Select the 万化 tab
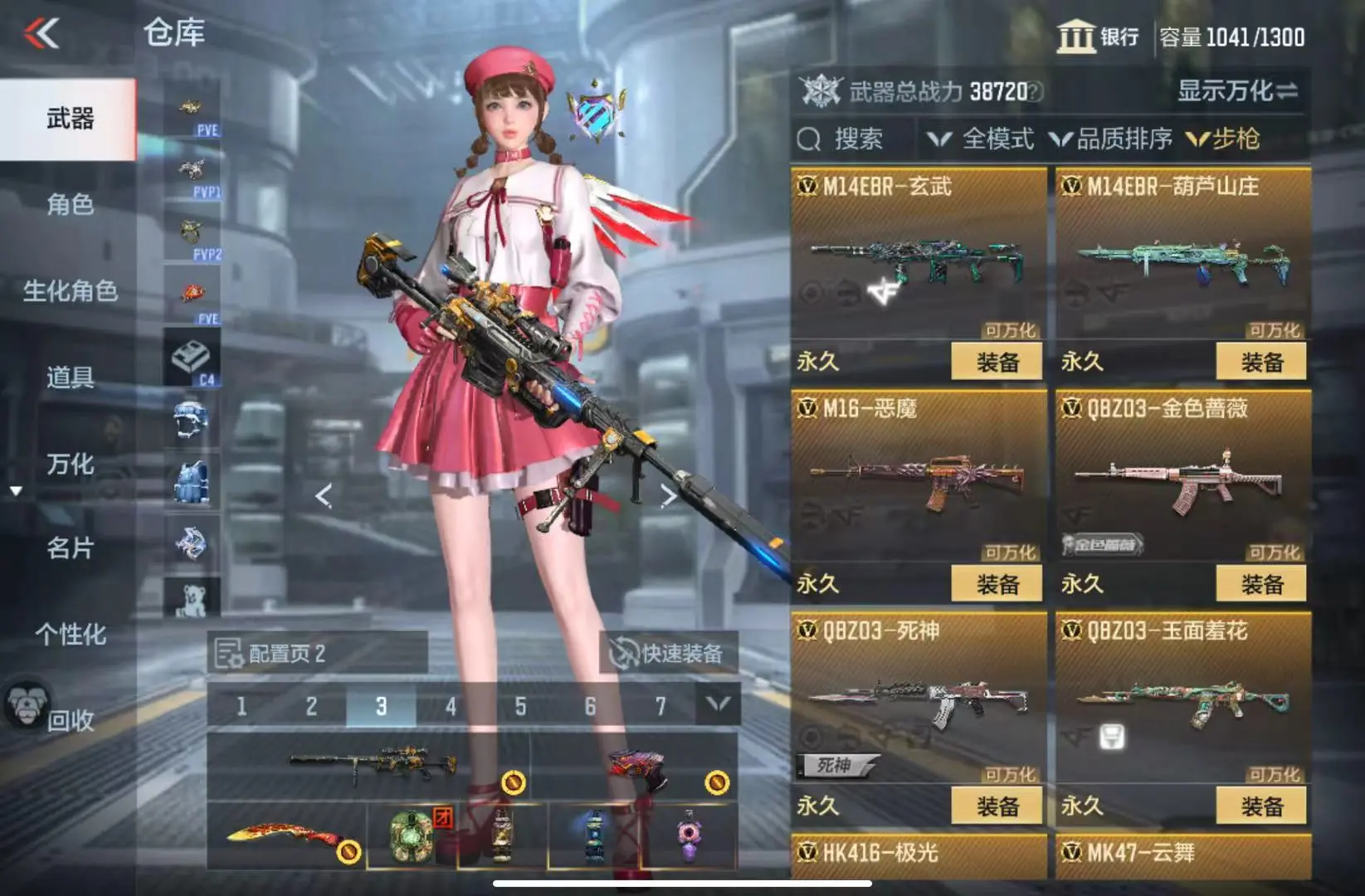The height and width of the screenshot is (896, 1365). [x=70, y=464]
